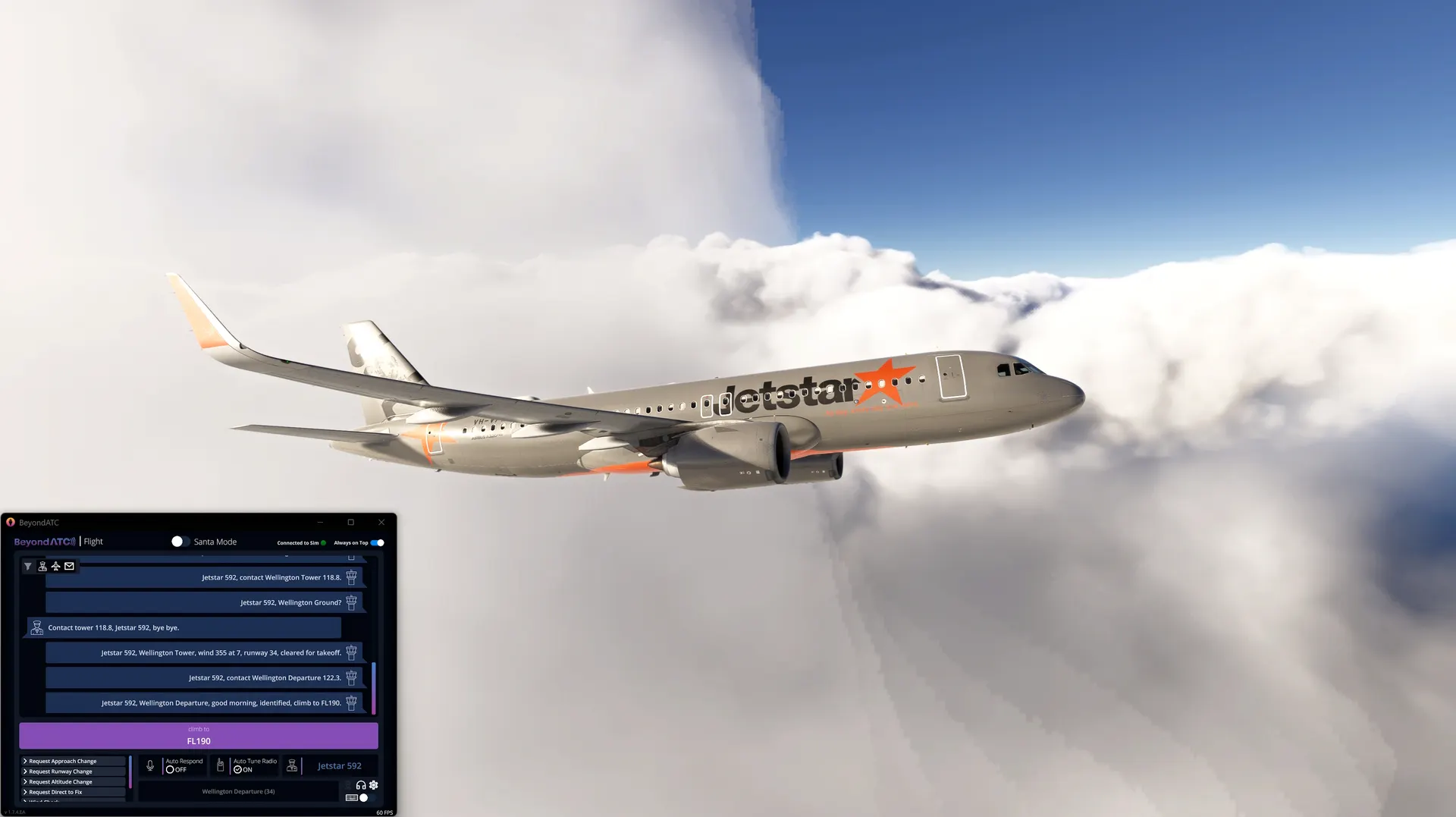
Task: Click the message filter funnel icon
Action: (28, 567)
